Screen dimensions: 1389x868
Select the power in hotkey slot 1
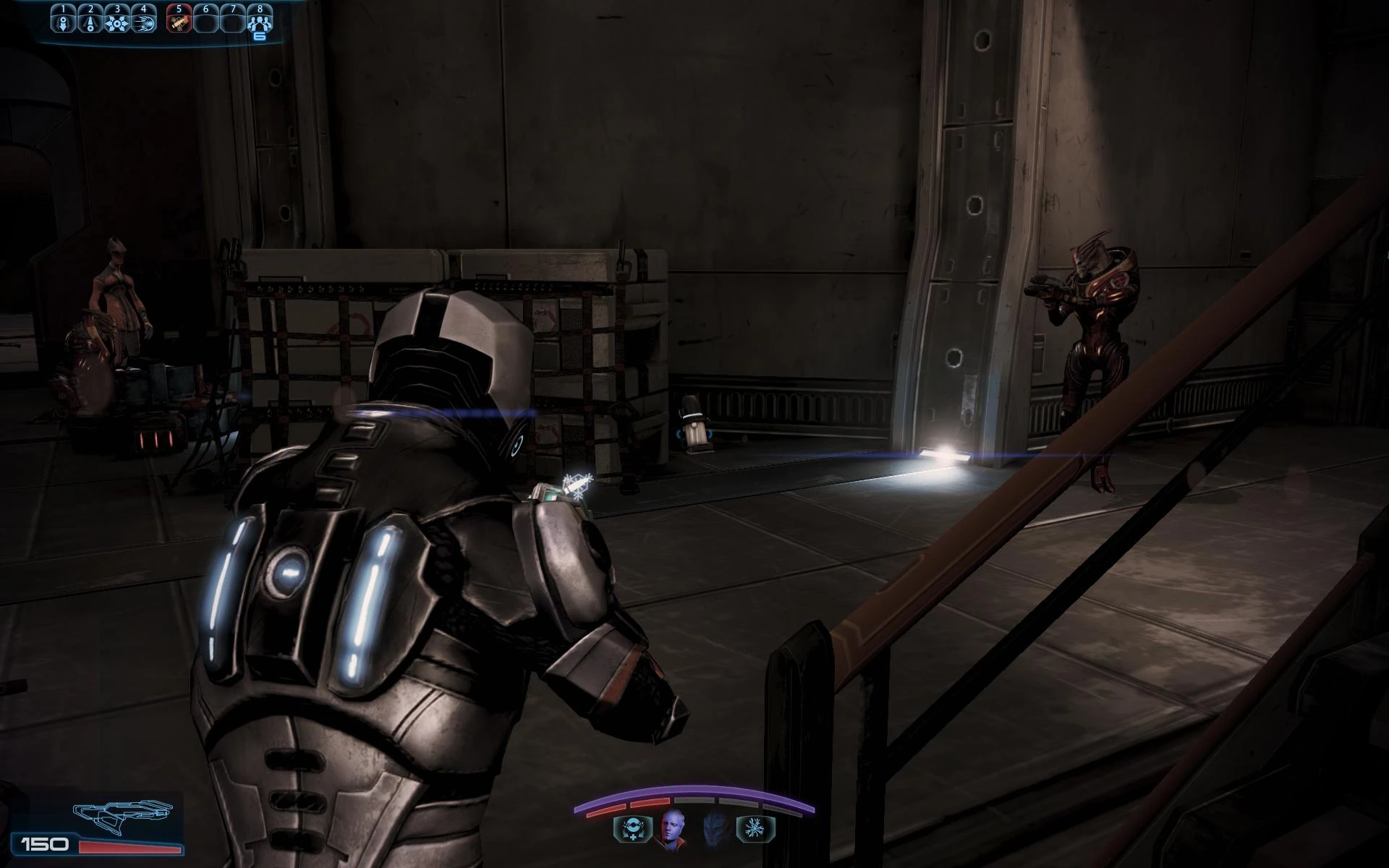click(x=64, y=24)
